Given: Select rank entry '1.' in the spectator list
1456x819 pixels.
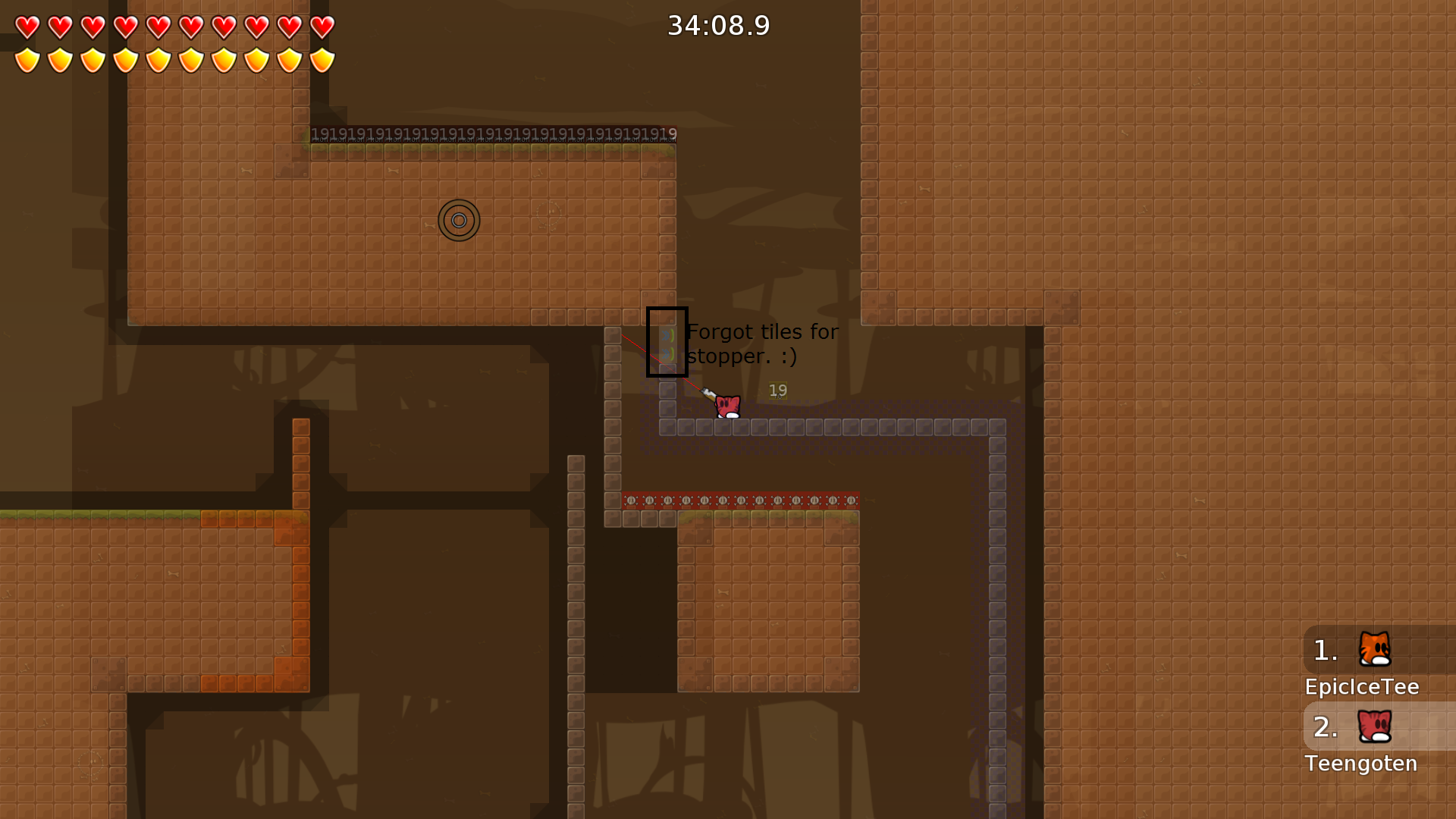Looking at the screenshot, I should 1326,649.
